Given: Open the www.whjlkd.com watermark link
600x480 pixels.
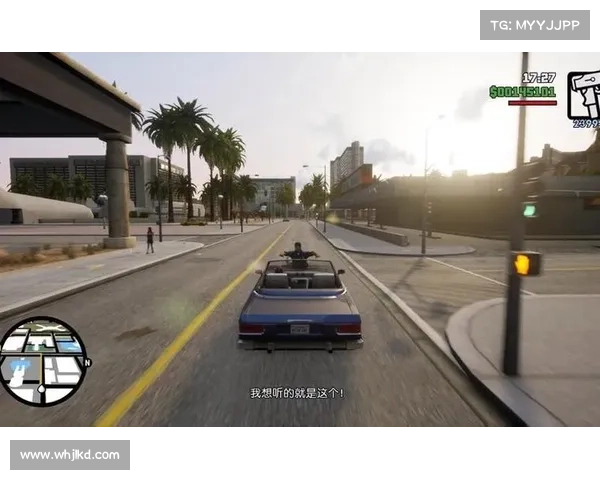Looking at the screenshot, I should point(71,455).
